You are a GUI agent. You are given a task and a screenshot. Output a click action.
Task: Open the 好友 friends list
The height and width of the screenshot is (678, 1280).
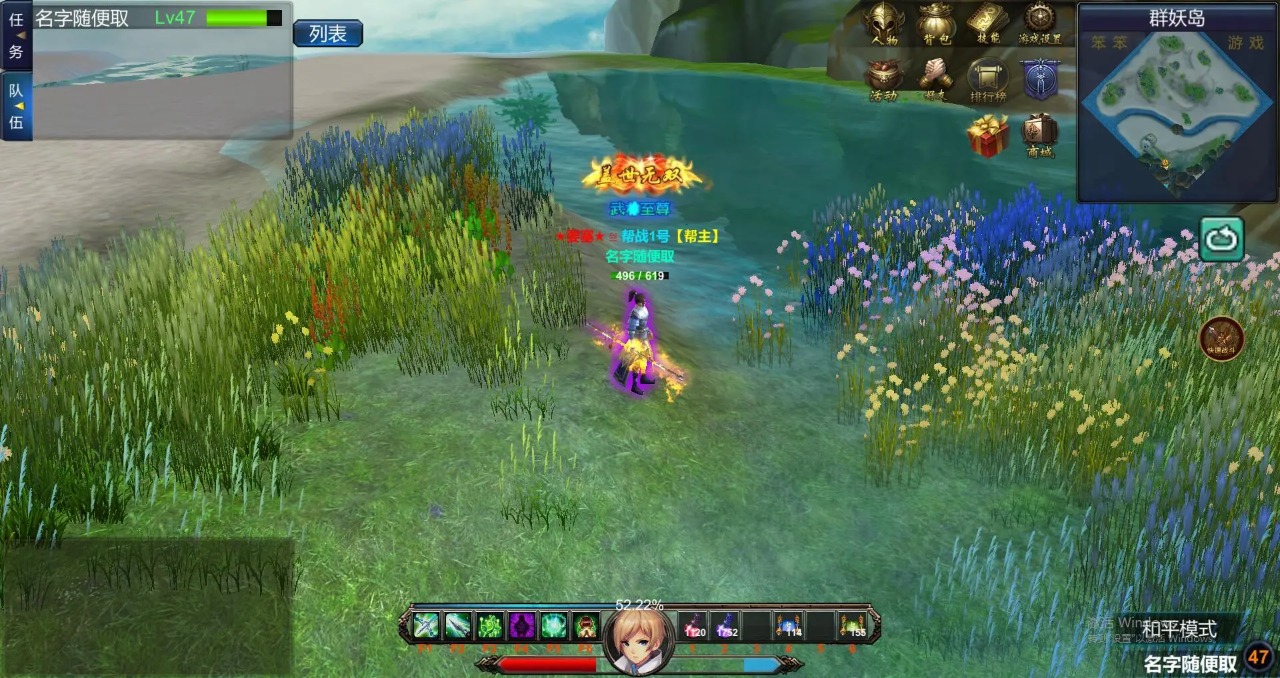(x=936, y=78)
